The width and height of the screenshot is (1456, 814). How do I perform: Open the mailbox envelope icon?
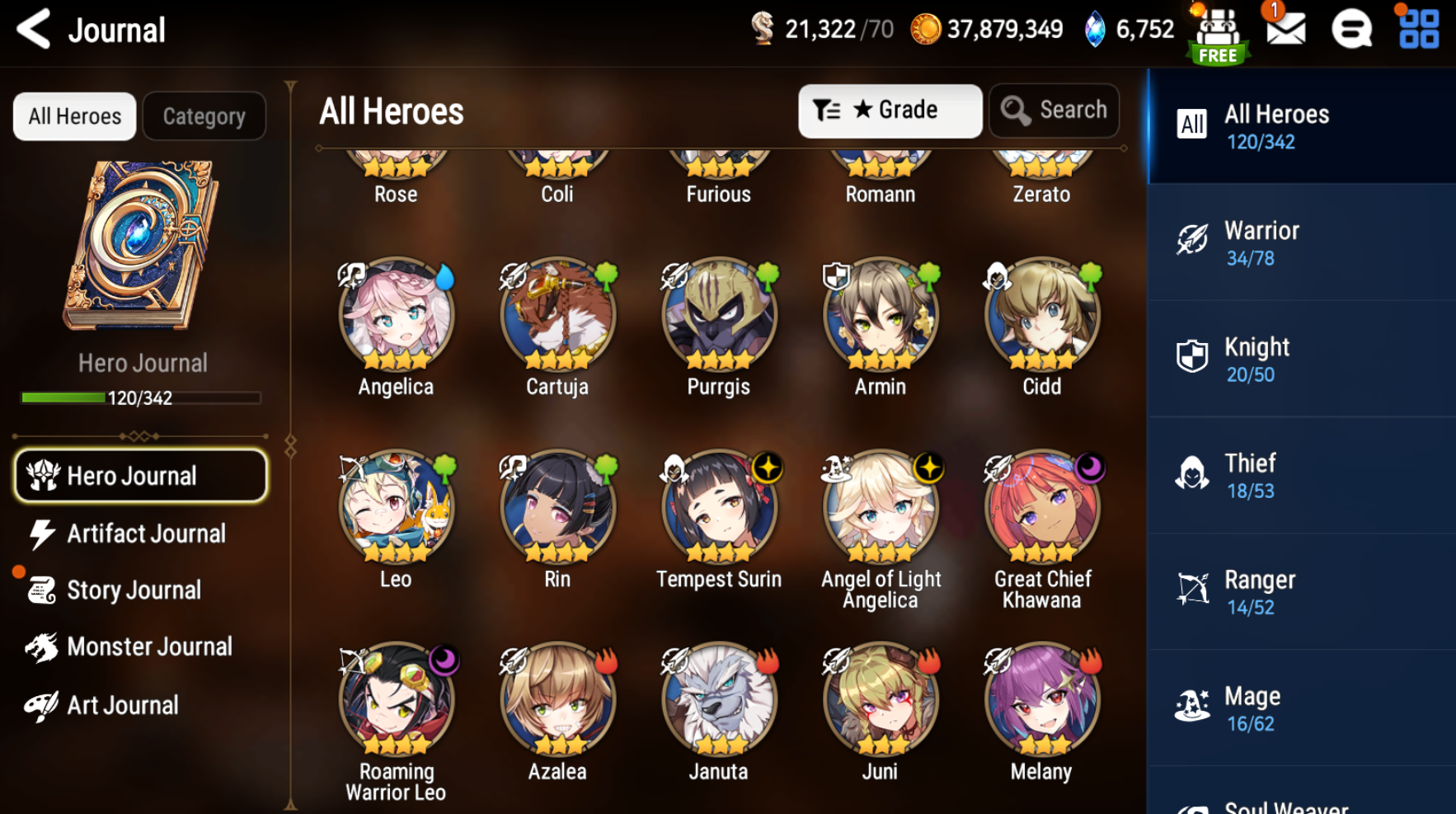(1285, 30)
